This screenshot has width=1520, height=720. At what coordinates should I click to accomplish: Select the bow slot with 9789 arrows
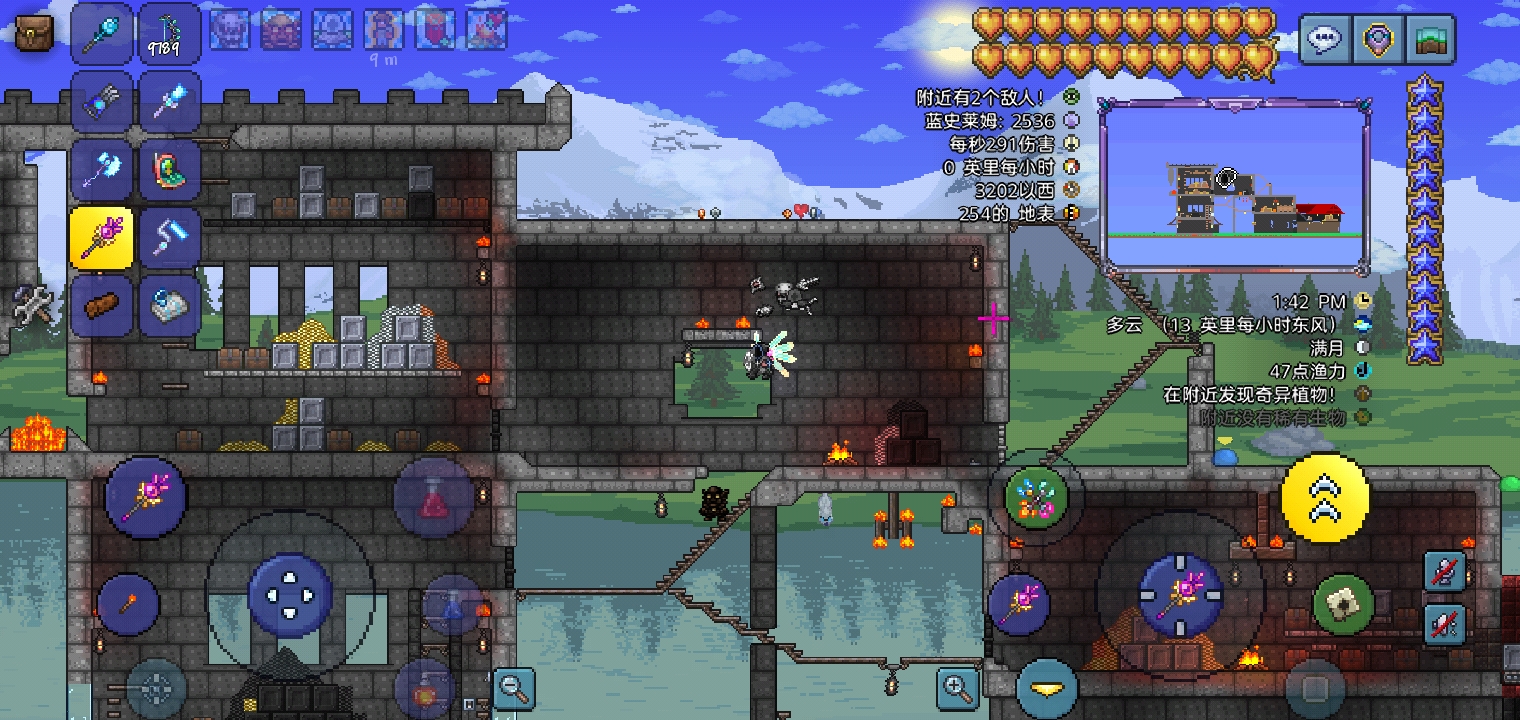tap(169, 33)
